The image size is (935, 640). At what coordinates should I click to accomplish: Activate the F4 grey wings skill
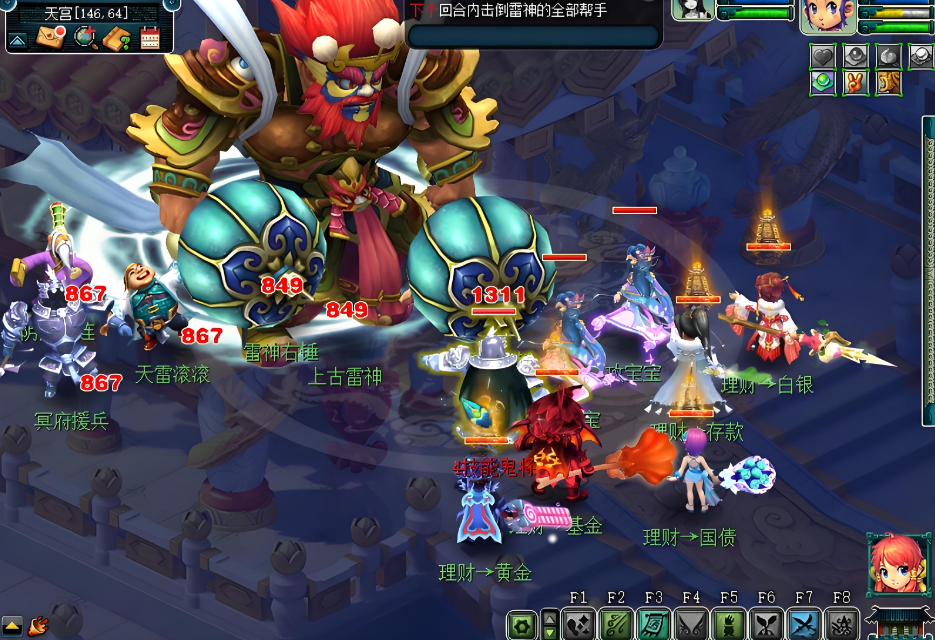click(691, 624)
